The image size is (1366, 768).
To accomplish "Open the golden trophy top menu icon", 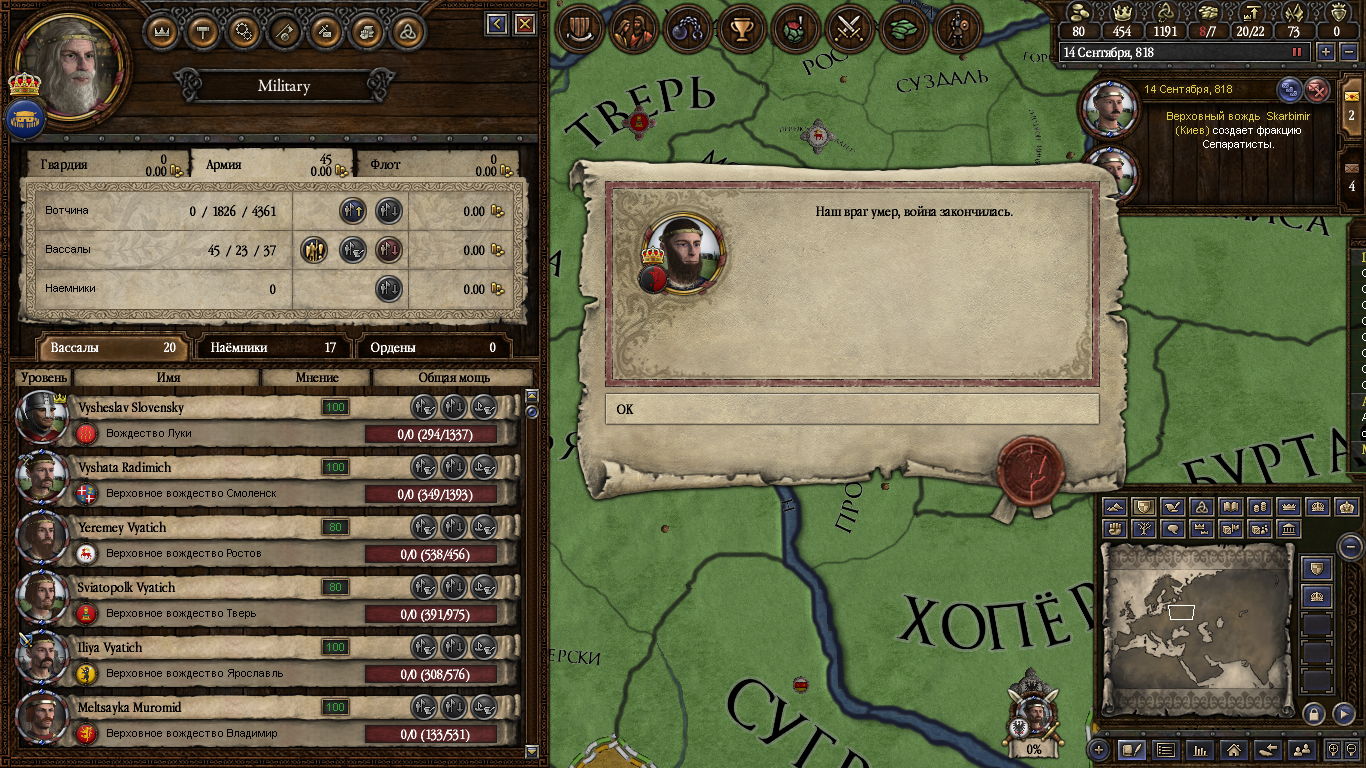I will [741, 30].
